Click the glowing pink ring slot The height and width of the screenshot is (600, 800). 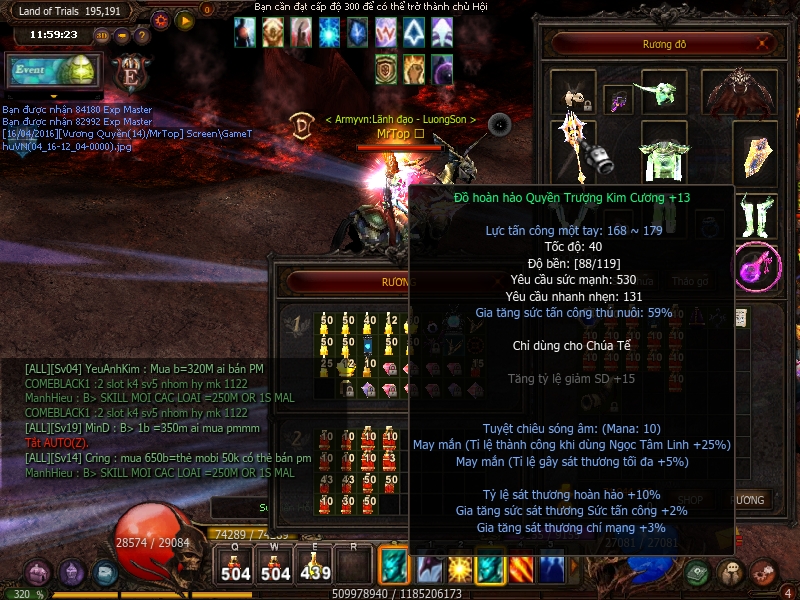click(x=755, y=265)
